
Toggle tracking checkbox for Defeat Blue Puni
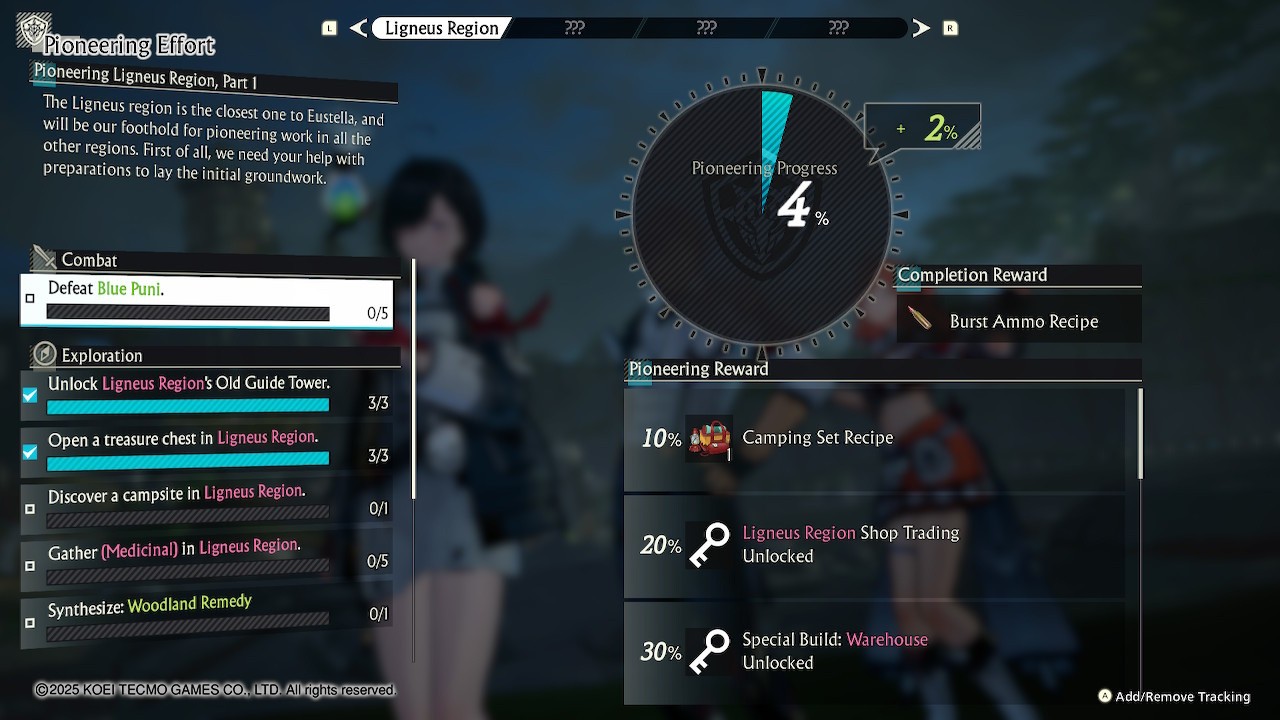30,298
